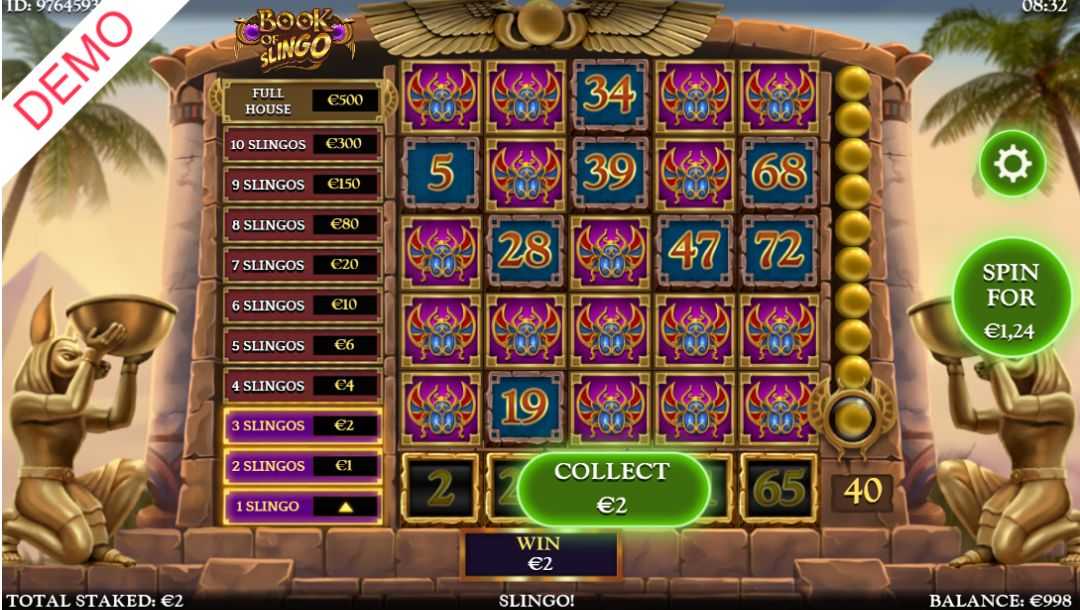Screen dimensions: 1080x610
Task: Expand the 1 Slingo arrow row
Action: click(302, 506)
